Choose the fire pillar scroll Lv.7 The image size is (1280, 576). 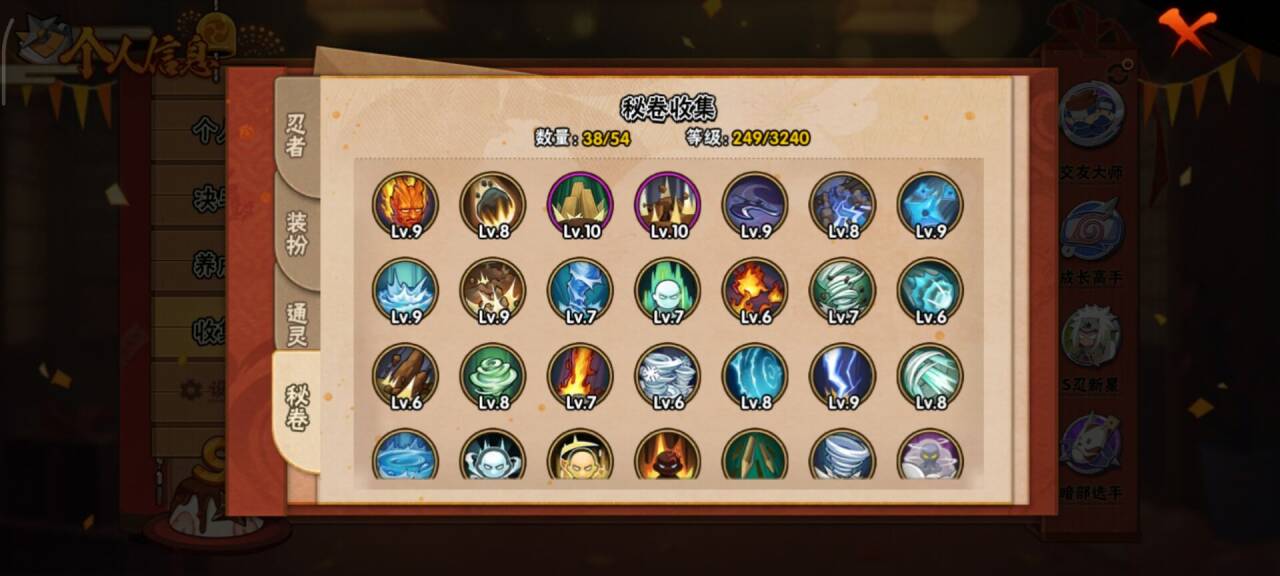coord(580,377)
